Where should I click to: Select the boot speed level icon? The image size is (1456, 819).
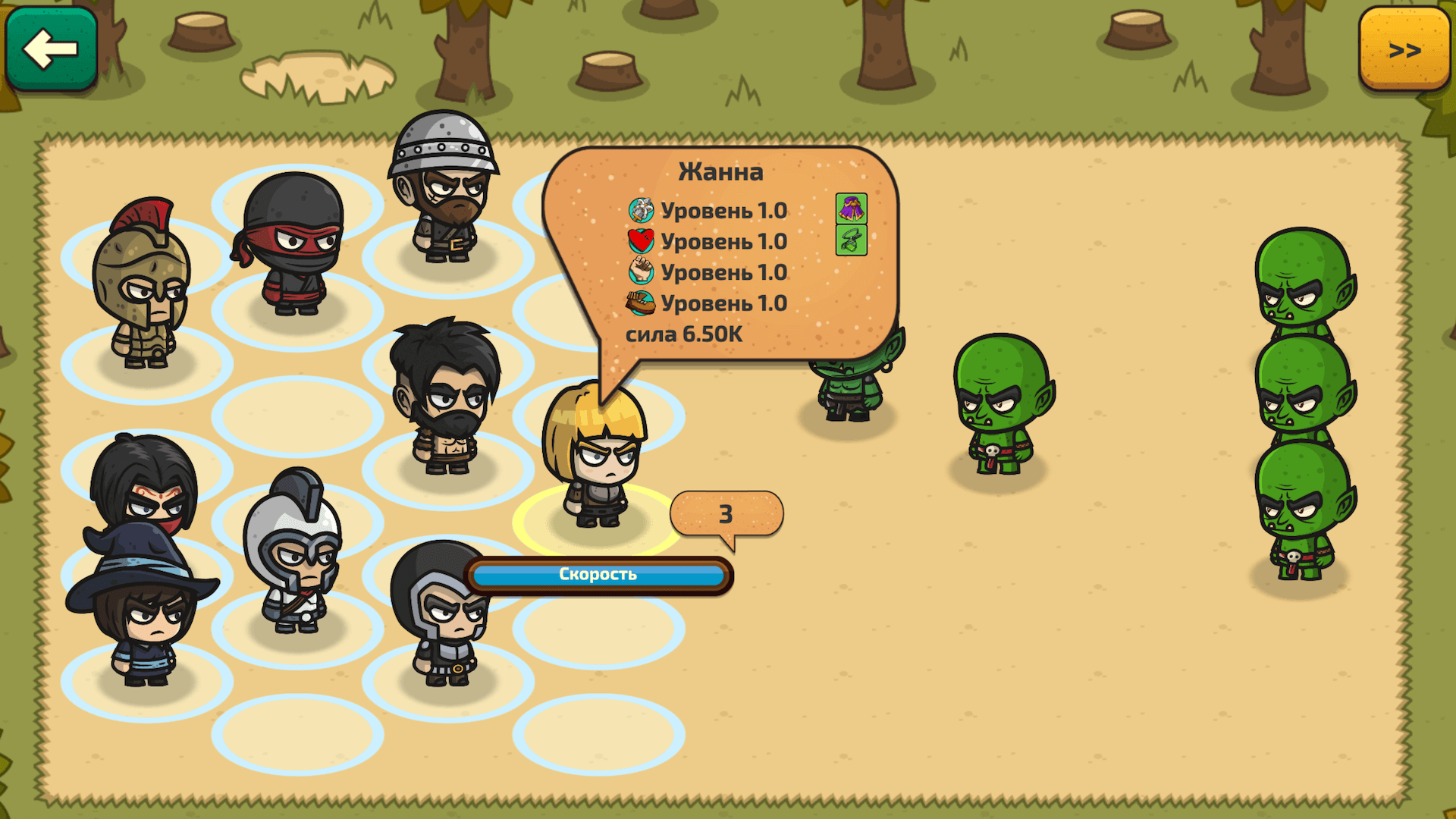641,303
